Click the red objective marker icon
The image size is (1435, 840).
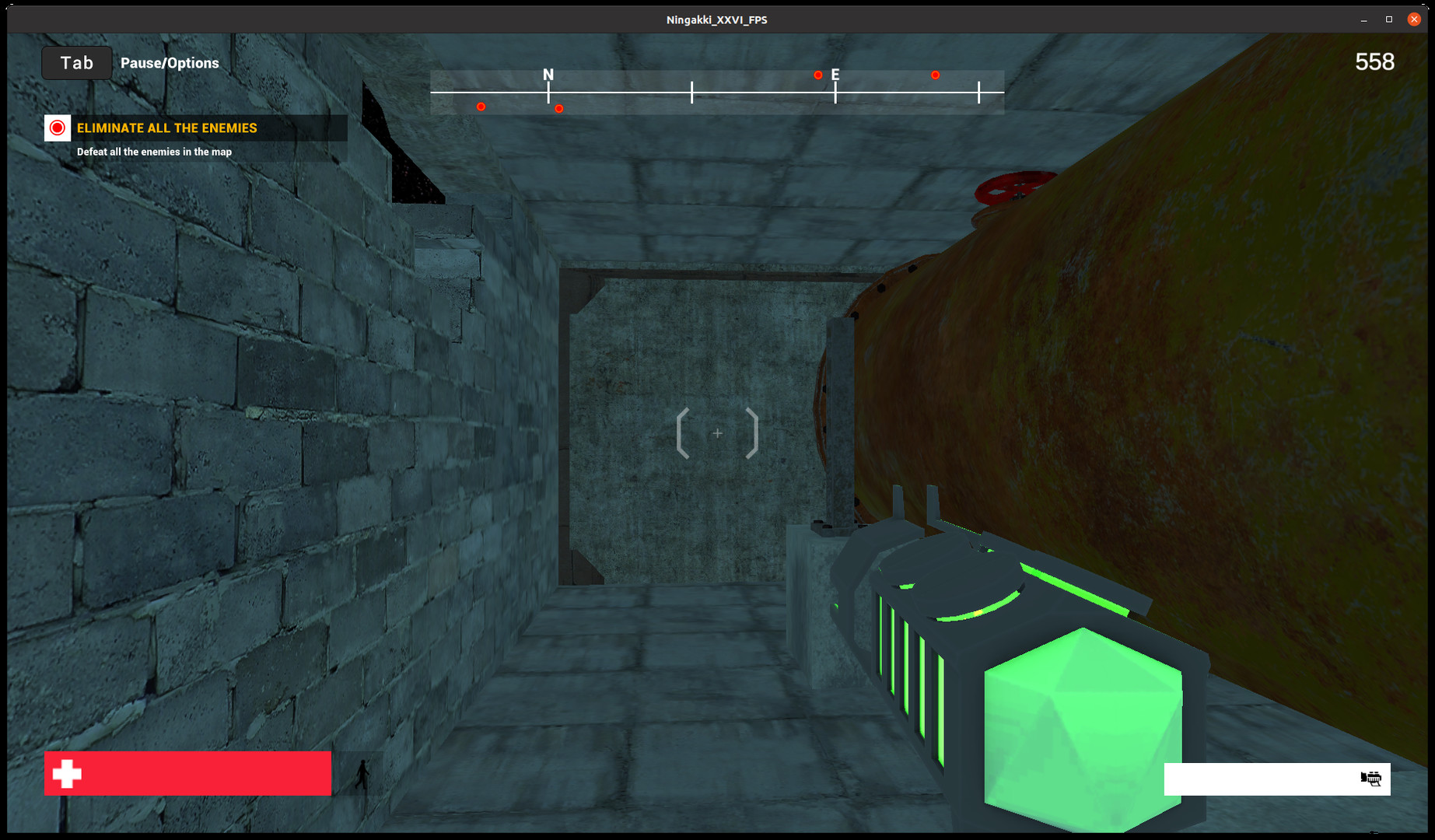click(x=57, y=128)
